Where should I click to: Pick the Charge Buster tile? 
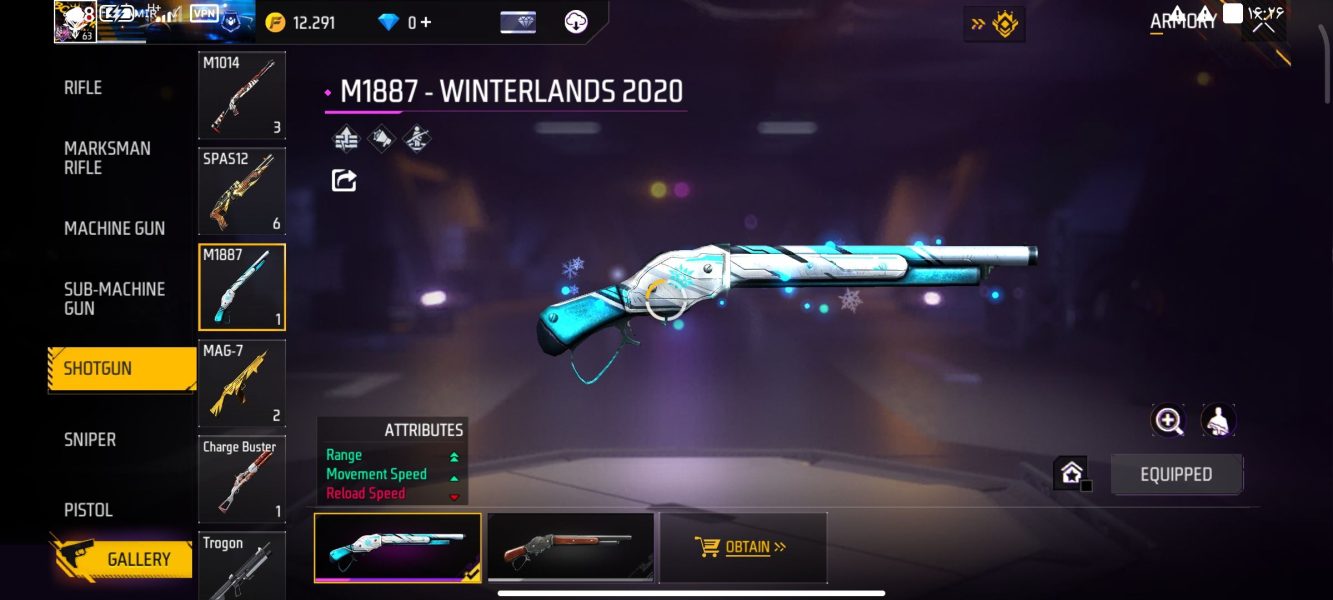pyautogui.click(x=242, y=480)
